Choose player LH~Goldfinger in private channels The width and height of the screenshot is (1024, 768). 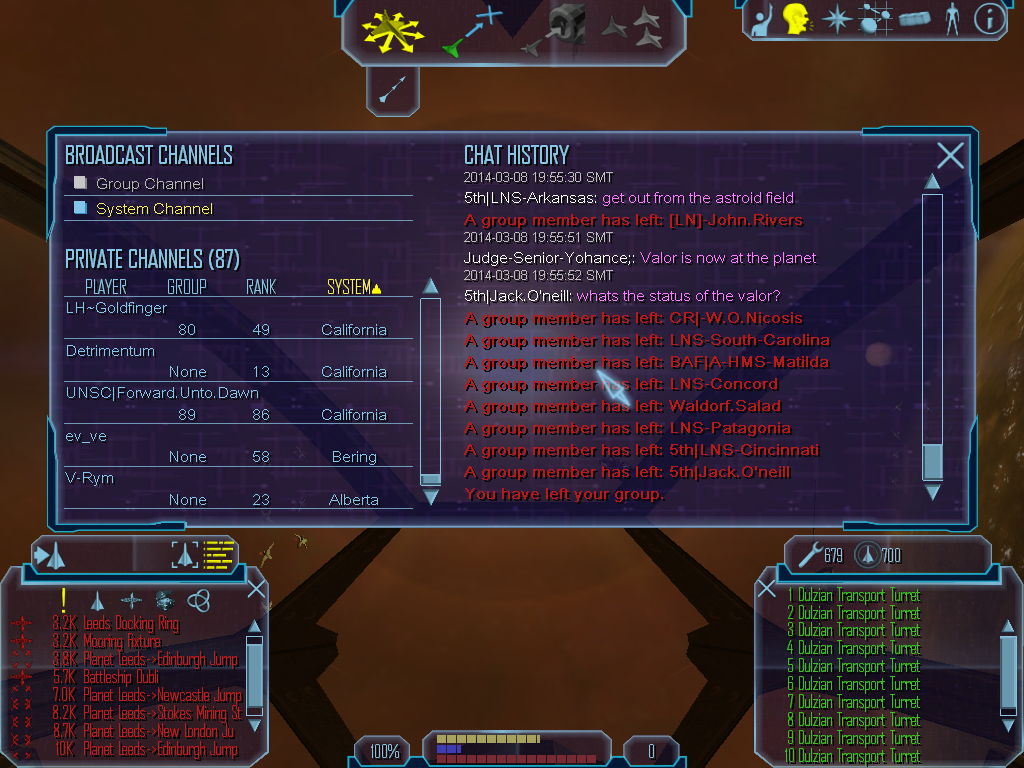pos(117,309)
